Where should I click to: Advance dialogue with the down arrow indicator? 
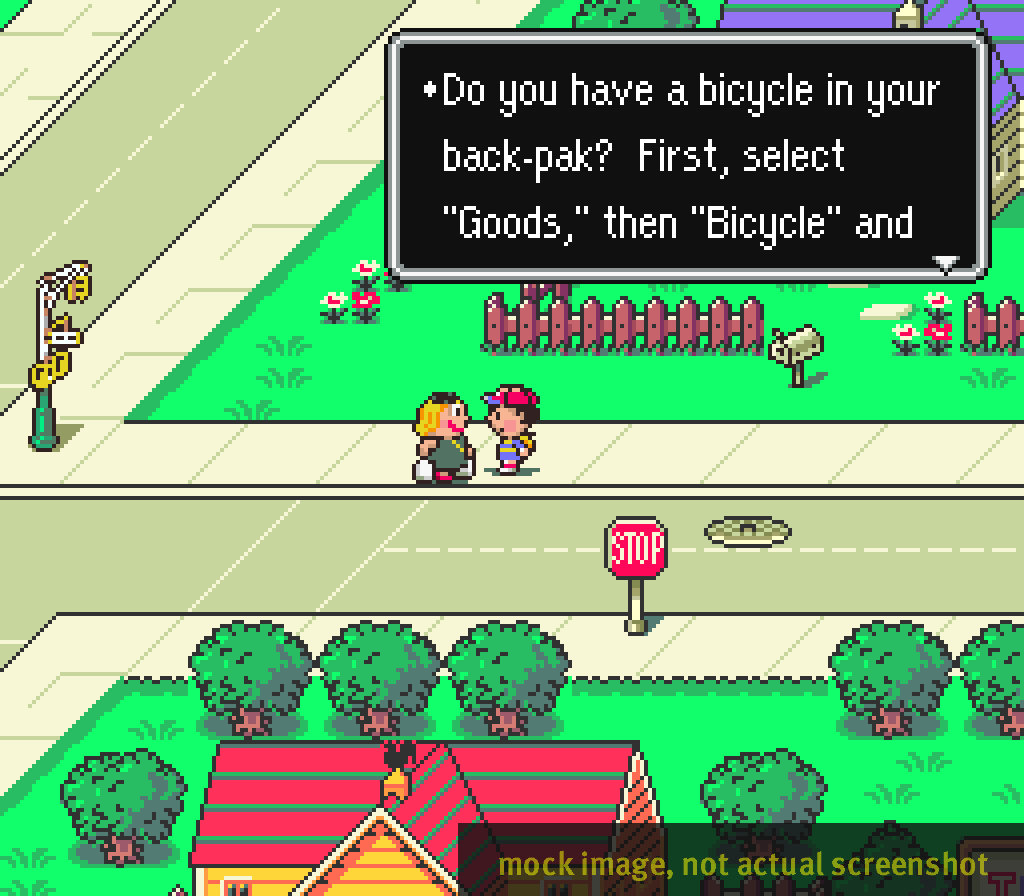click(x=945, y=264)
